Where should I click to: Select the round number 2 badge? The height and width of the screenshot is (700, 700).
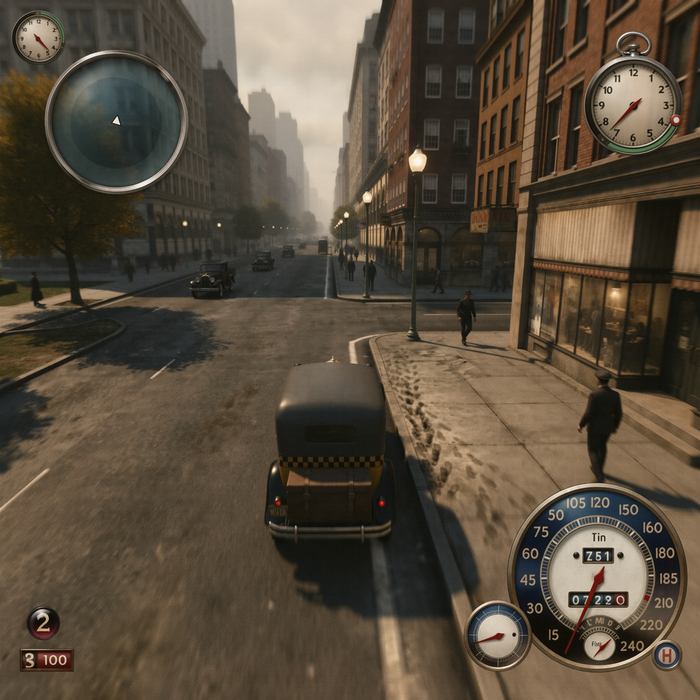point(43,623)
